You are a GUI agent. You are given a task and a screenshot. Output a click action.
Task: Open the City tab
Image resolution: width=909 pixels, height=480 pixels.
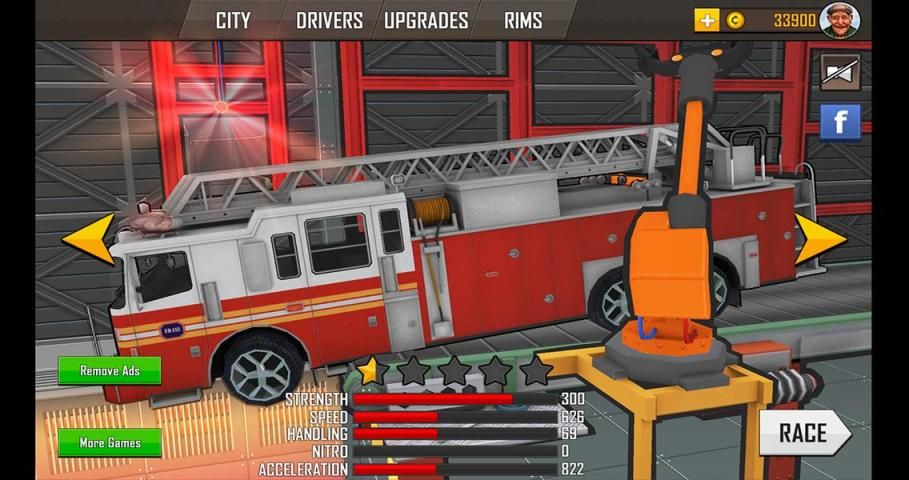(233, 20)
